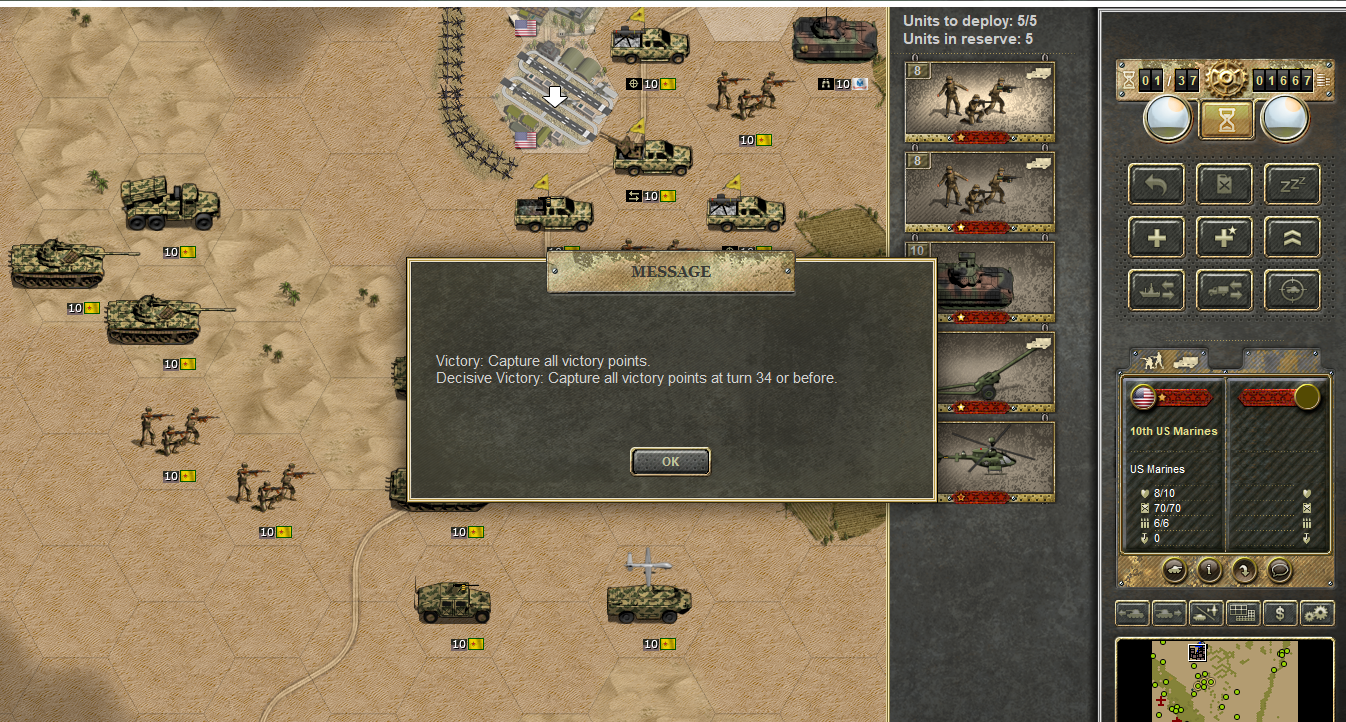Toggle truck transport mount button
Screen dimensions: 1346x722
tap(1224, 290)
